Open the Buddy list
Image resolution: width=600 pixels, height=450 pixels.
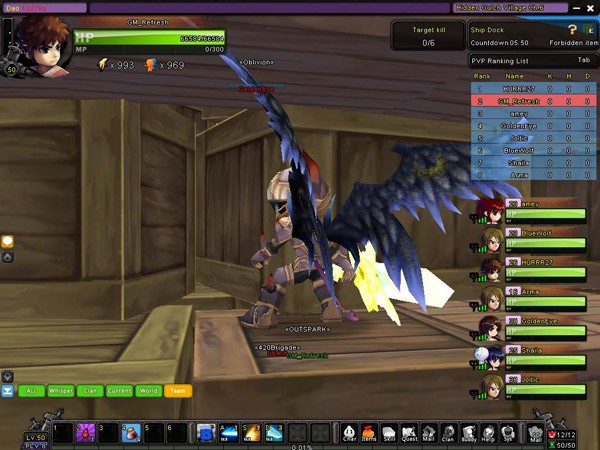coord(468,432)
